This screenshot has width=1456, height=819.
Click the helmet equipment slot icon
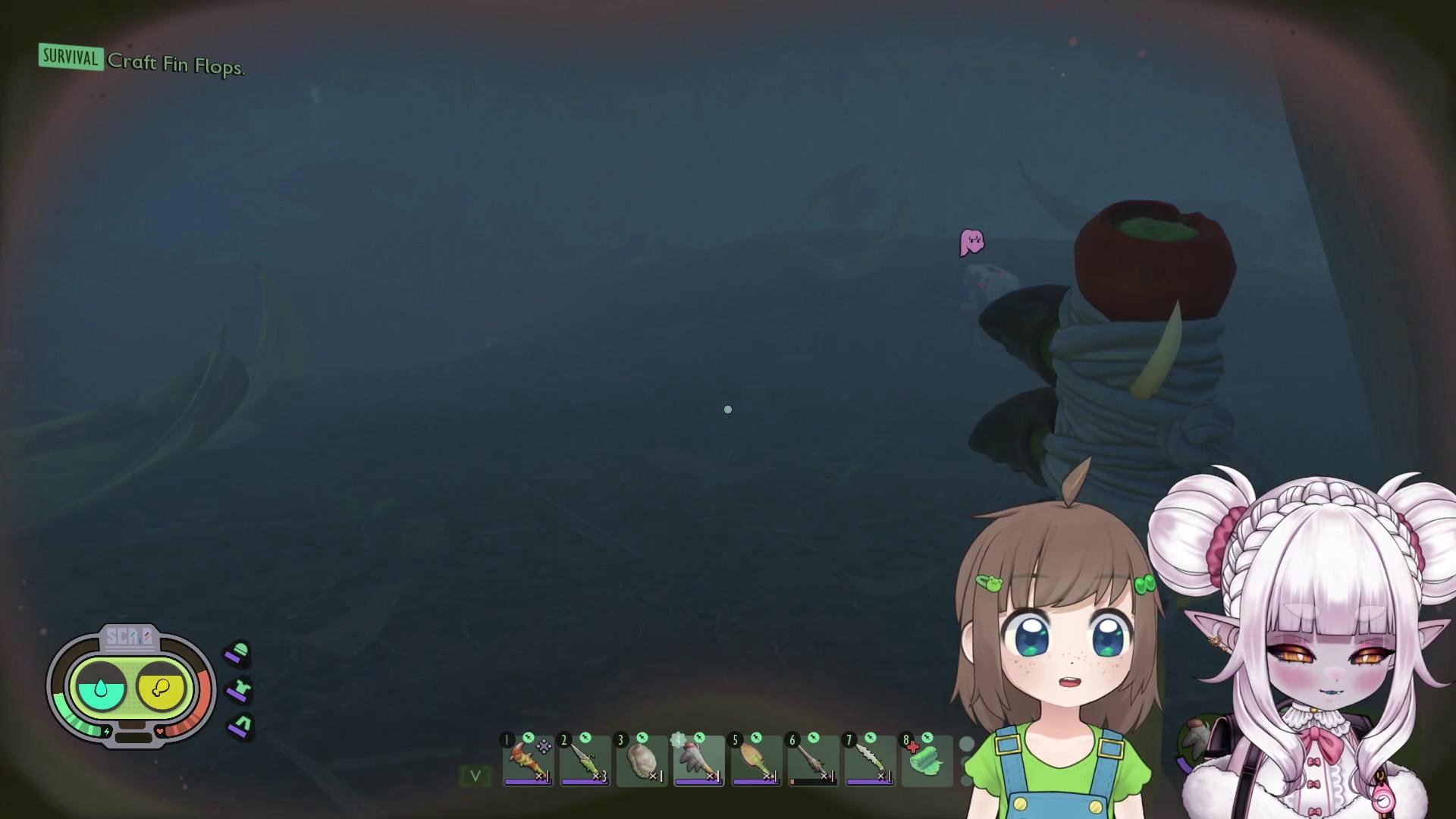tap(238, 654)
